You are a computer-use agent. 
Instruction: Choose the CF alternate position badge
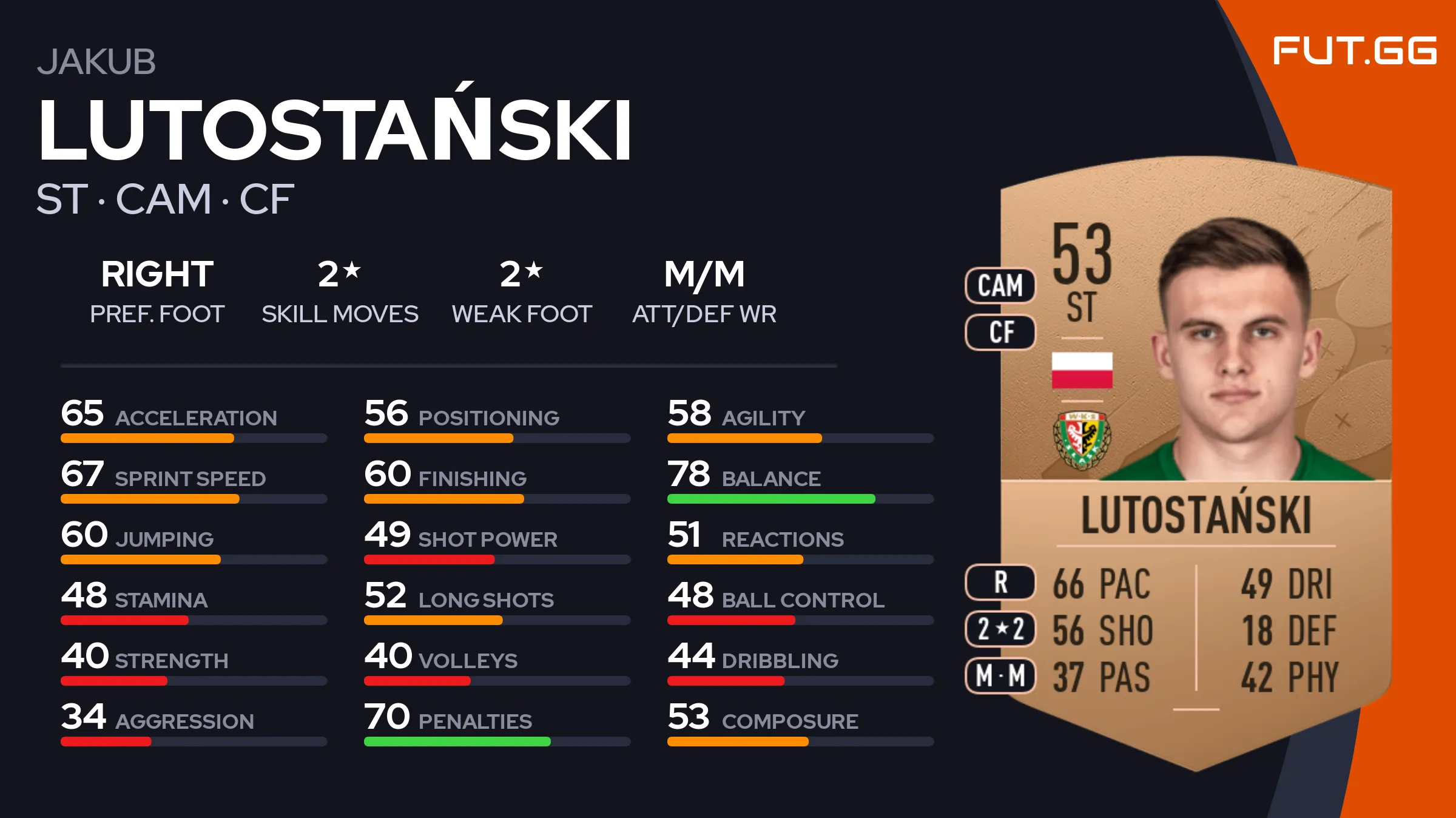pyautogui.click(x=1000, y=332)
